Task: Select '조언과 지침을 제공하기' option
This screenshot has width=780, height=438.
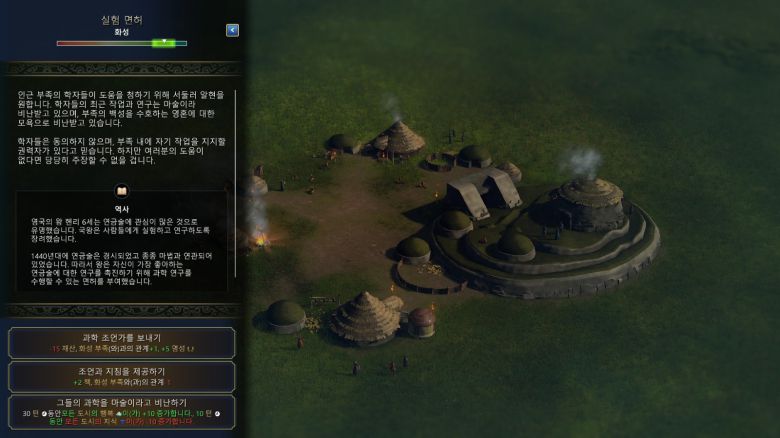Action: coord(122,376)
